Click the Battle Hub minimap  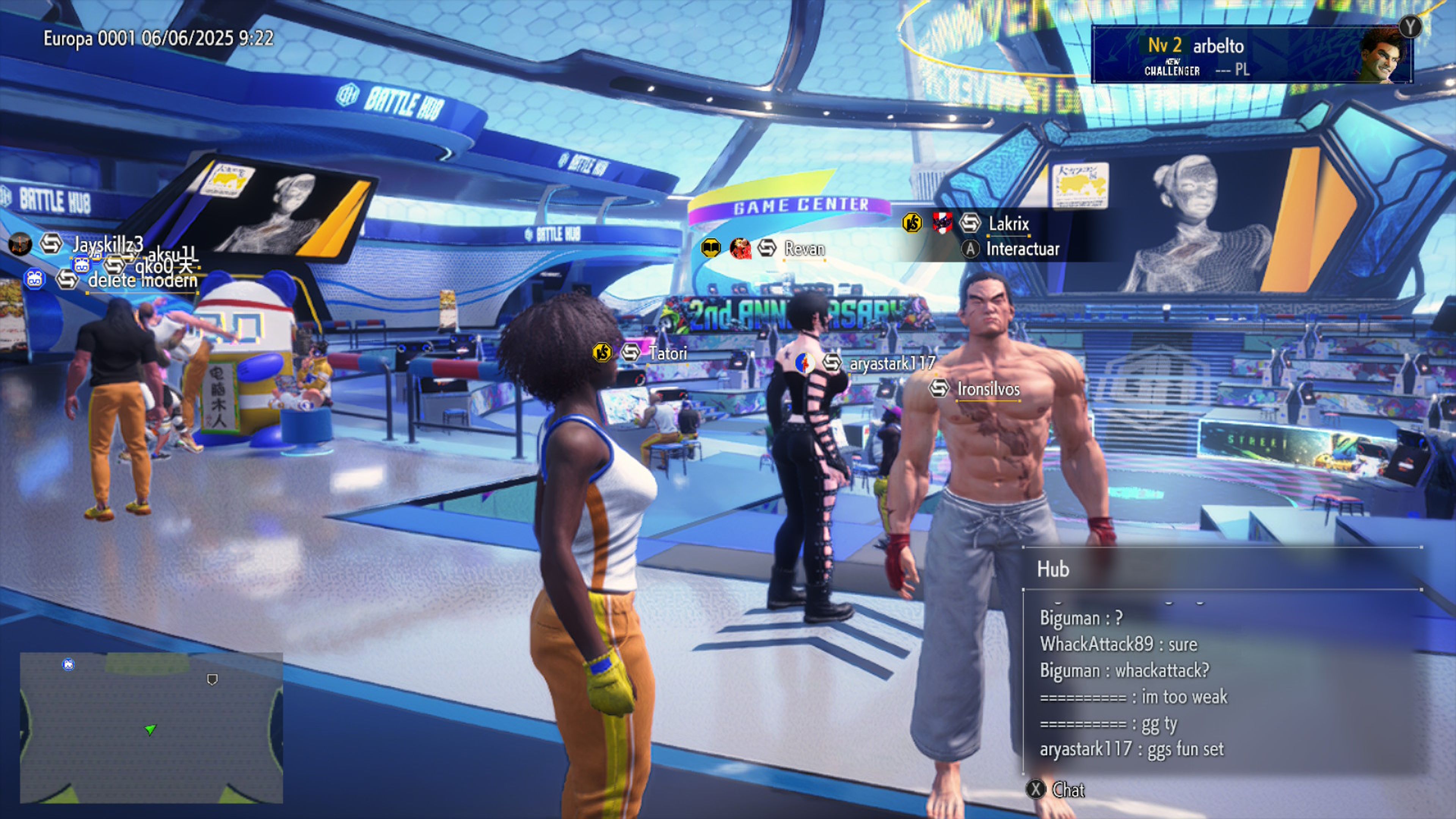pyautogui.click(x=151, y=728)
